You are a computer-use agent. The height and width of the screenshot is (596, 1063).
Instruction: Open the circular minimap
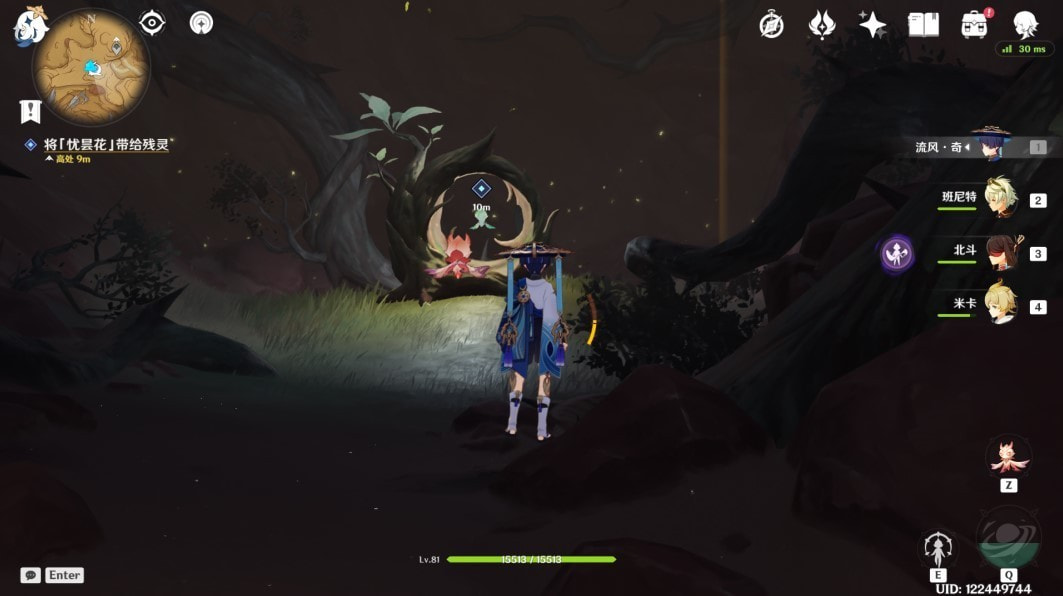pos(91,67)
